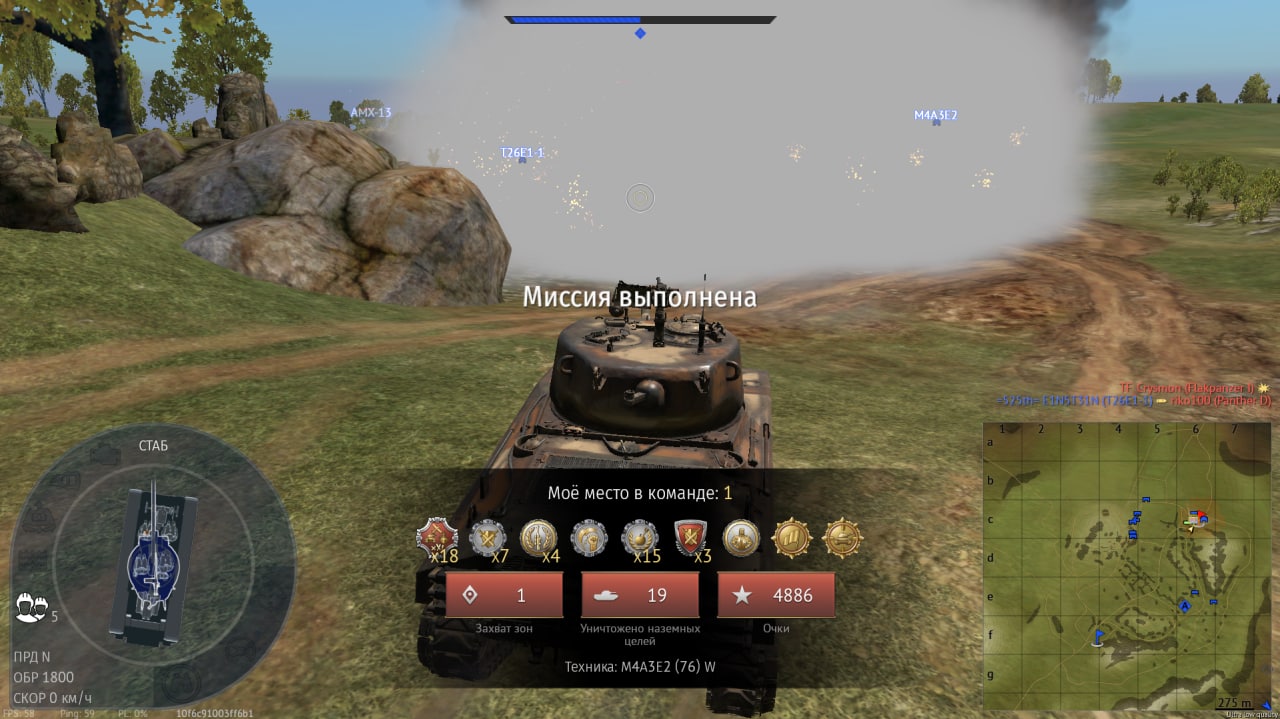Select the gold sun medal with tank
The height and width of the screenshot is (719, 1280).
792,538
